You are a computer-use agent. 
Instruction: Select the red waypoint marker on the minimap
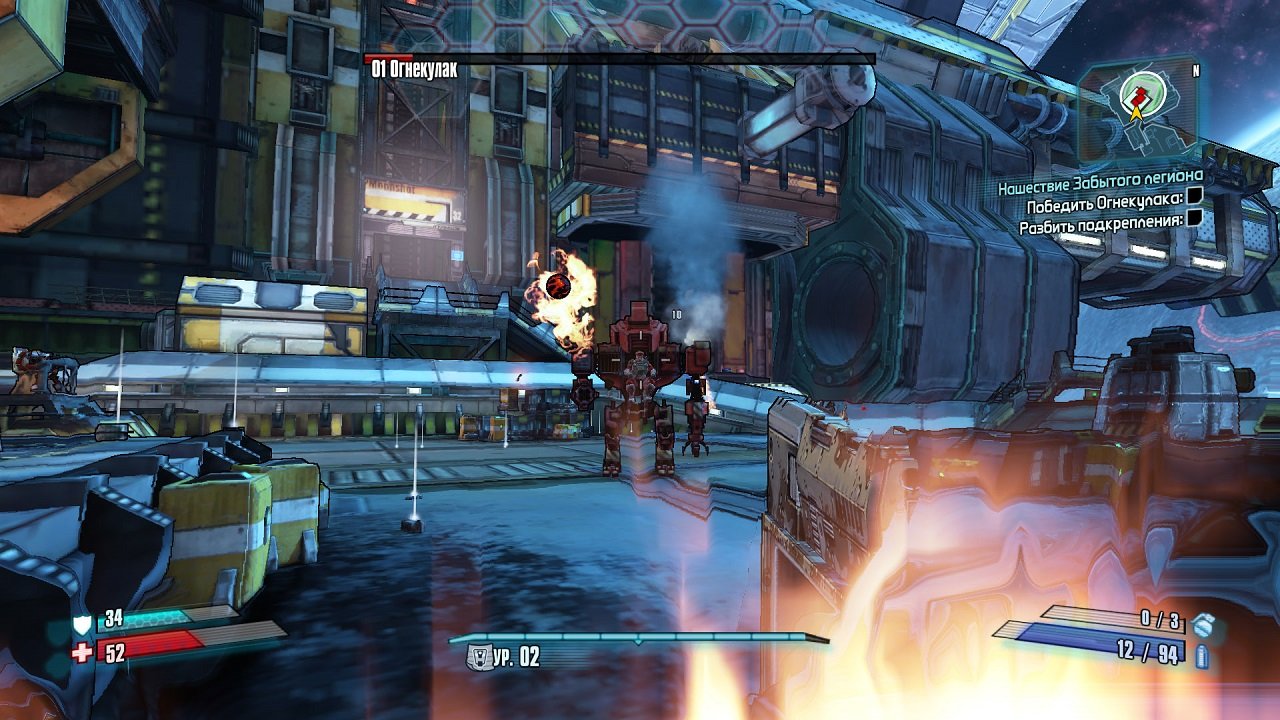click(x=1138, y=96)
